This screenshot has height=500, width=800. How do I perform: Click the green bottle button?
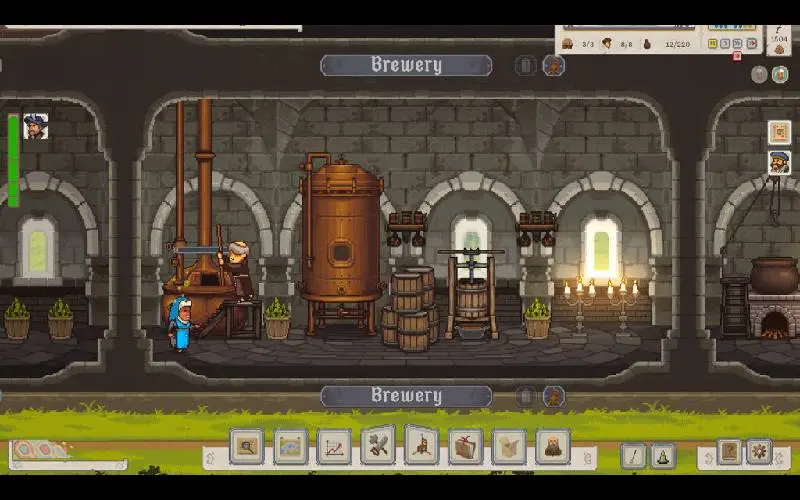pyautogui.click(x=662, y=456)
